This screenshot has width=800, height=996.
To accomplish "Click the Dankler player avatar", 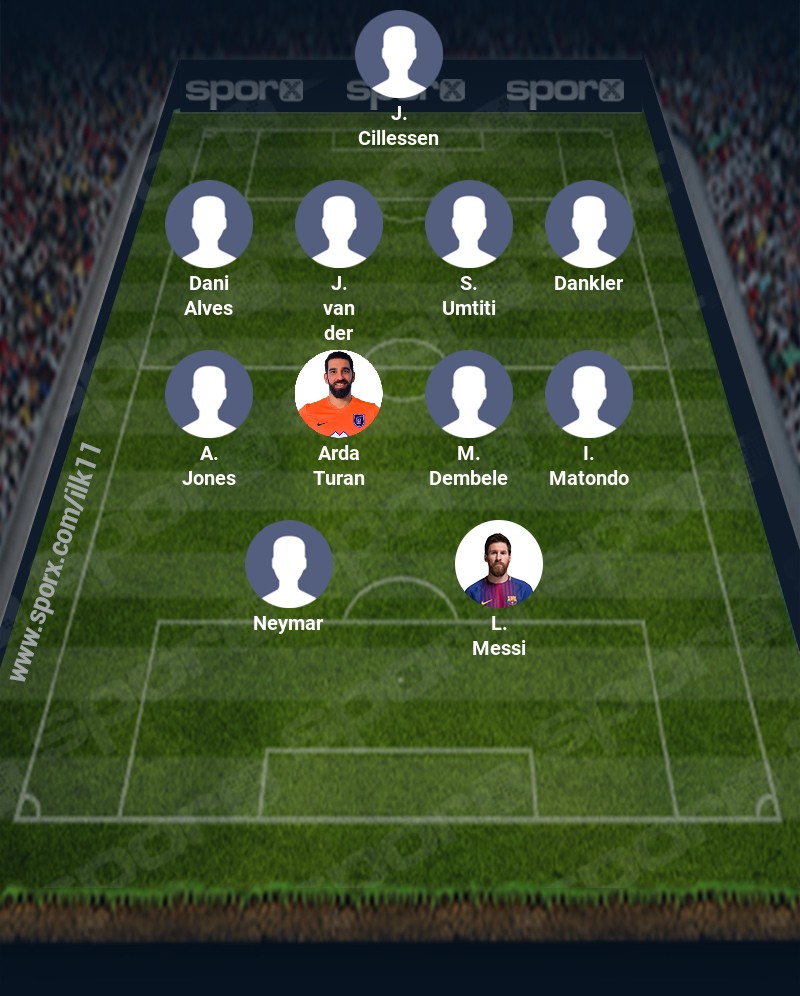I will (589, 224).
